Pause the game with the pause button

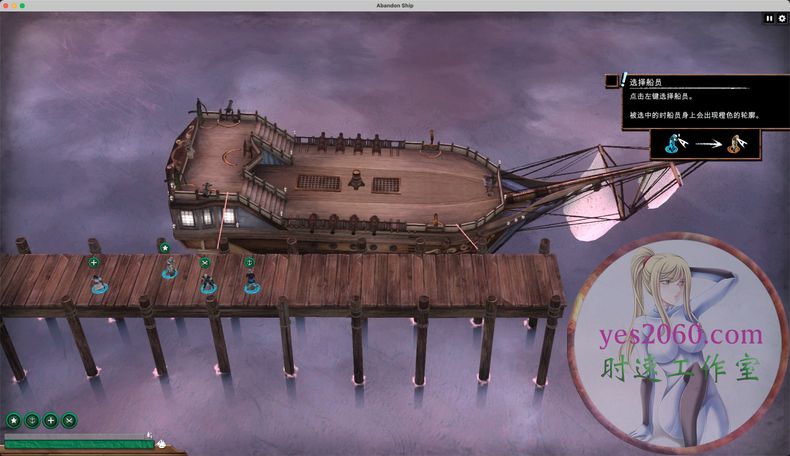click(x=769, y=18)
